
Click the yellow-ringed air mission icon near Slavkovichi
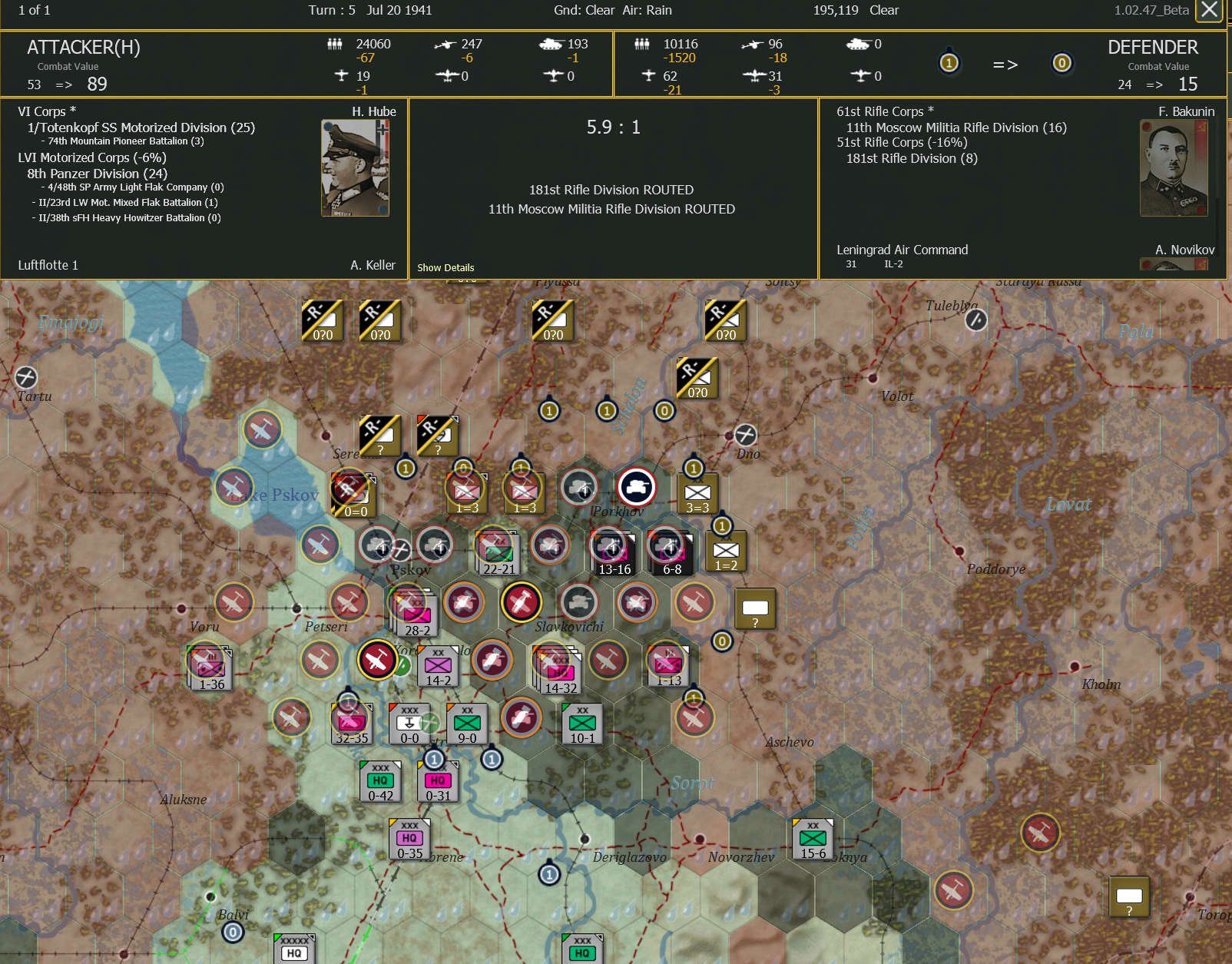[x=523, y=603]
